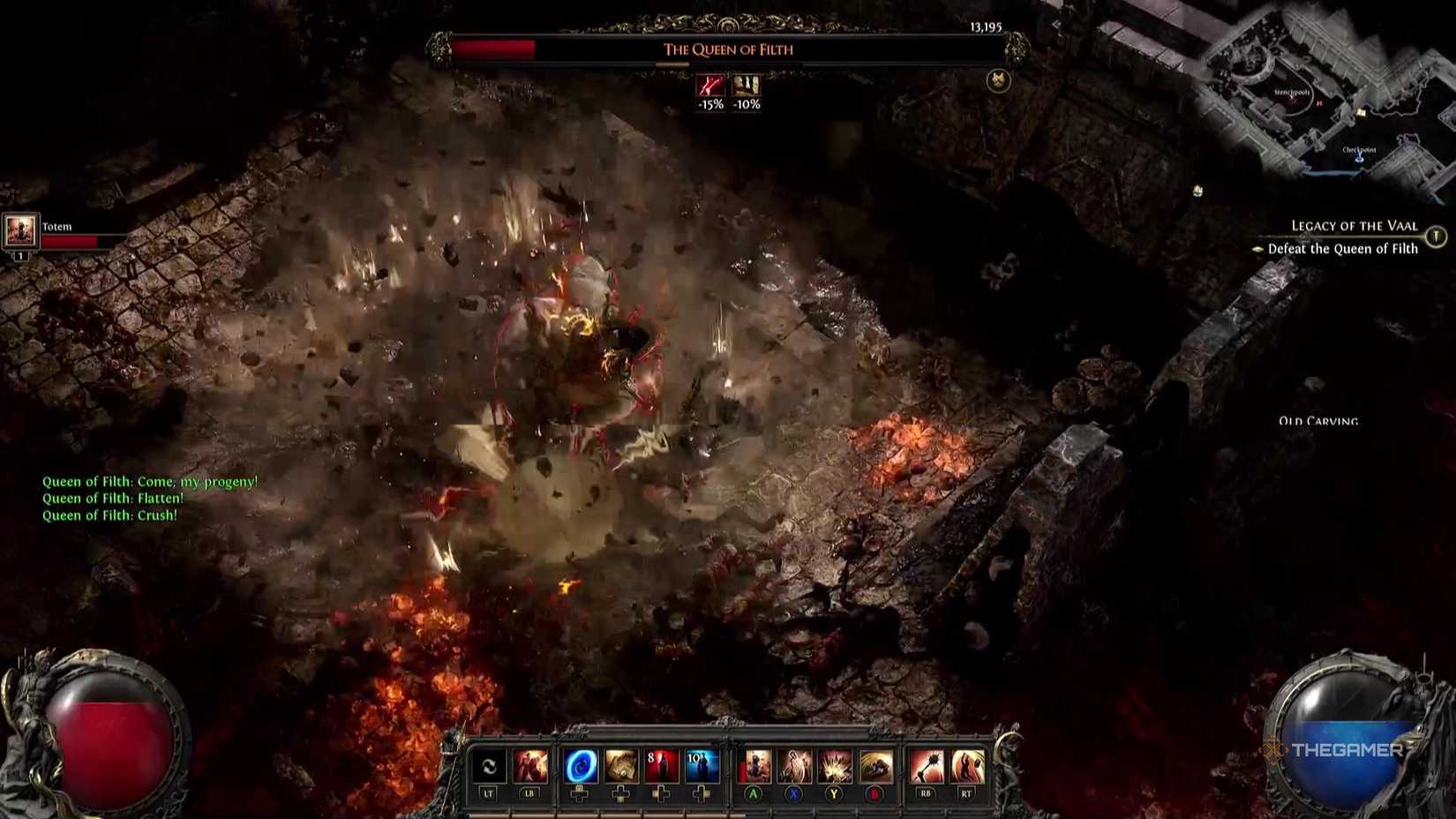Image resolution: width=1456 pixels, height=819 pixels.
Task: Use the red life flask showing 8 charges
Action: click(x=662, y=767)
